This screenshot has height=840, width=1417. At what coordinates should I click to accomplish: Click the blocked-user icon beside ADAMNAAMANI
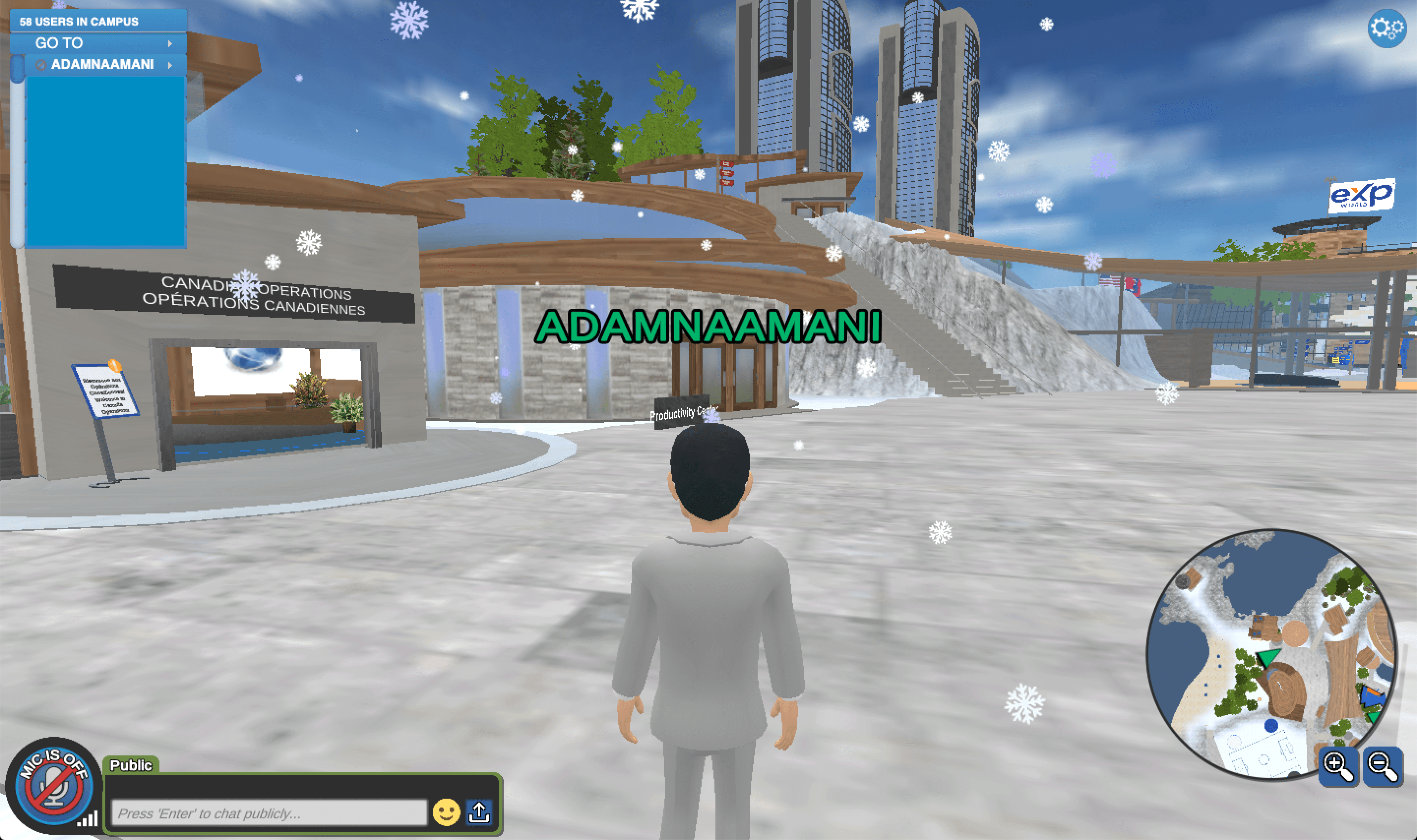(x=41, y=64)
